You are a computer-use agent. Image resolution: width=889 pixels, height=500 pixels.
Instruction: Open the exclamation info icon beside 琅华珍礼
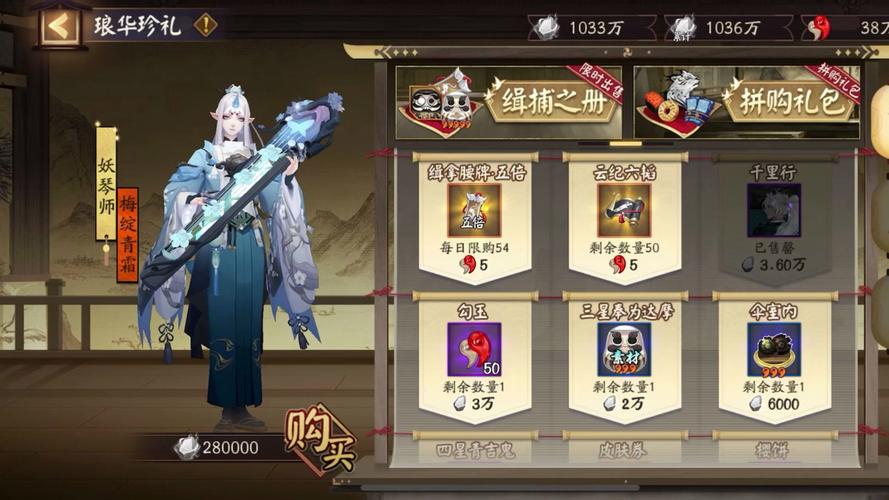point(206,25)
